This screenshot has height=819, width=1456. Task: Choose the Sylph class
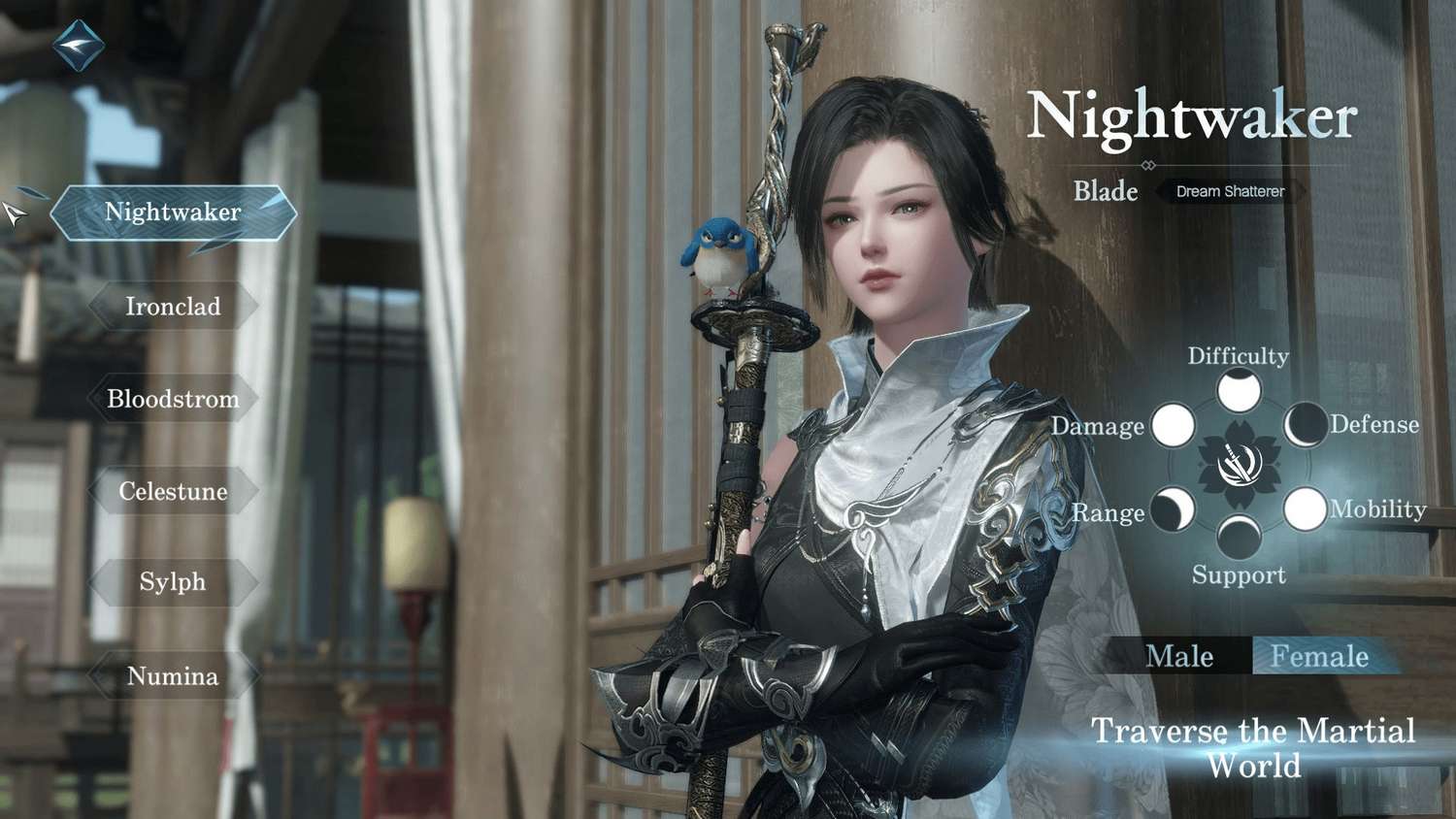173,582
